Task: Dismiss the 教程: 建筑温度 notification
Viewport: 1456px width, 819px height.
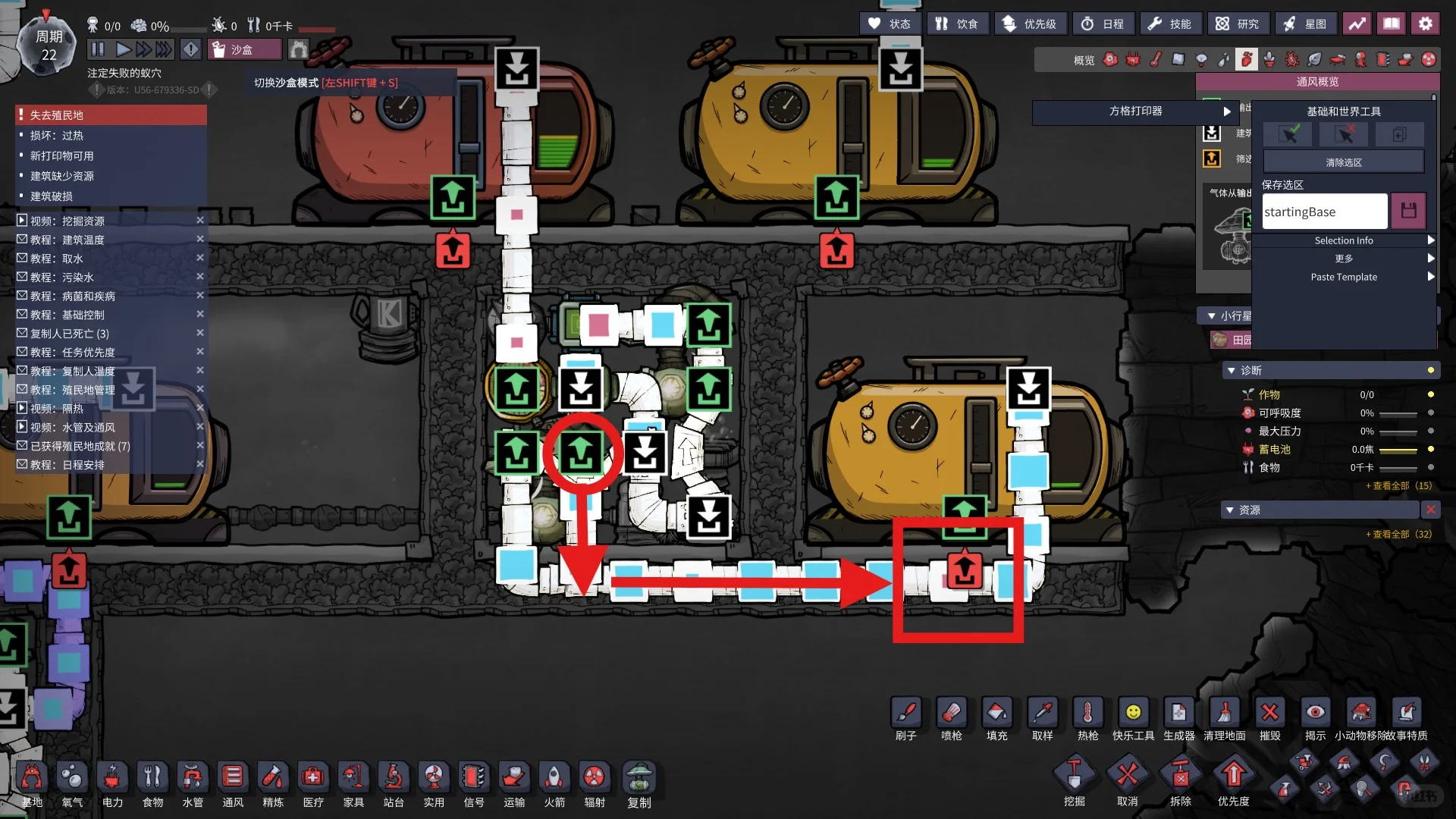Action: 200,240
